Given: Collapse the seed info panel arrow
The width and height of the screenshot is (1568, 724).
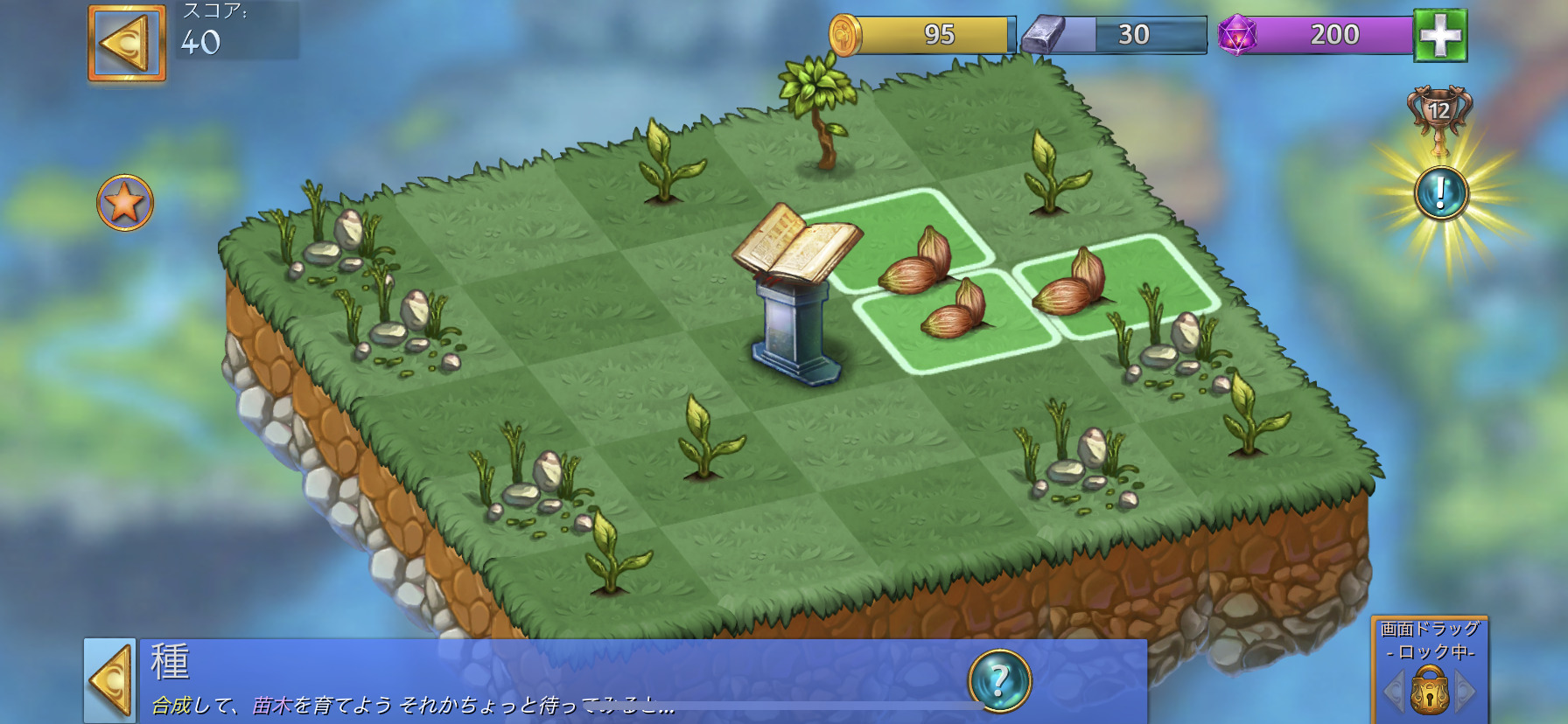Looking at the screenshot, I should (x=110, y=681).
